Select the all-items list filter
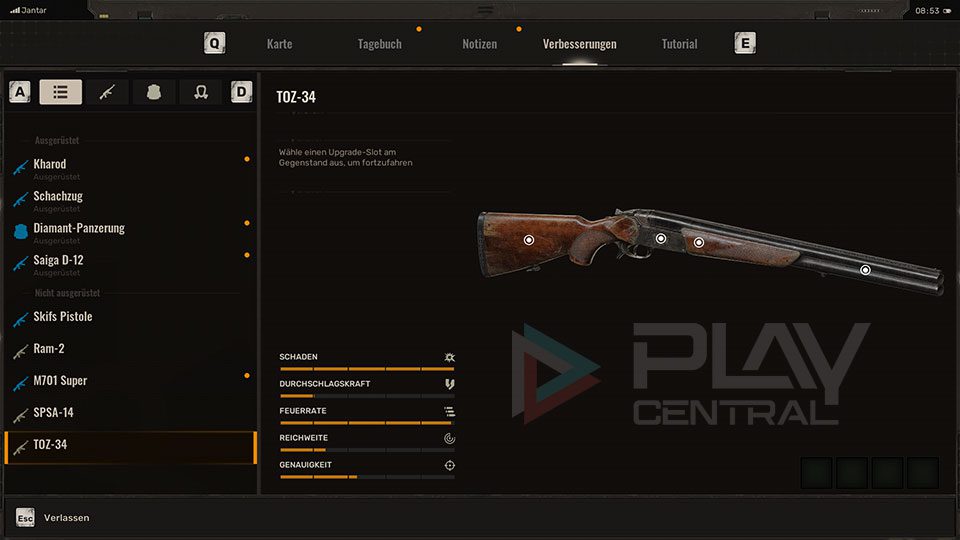 61,92
